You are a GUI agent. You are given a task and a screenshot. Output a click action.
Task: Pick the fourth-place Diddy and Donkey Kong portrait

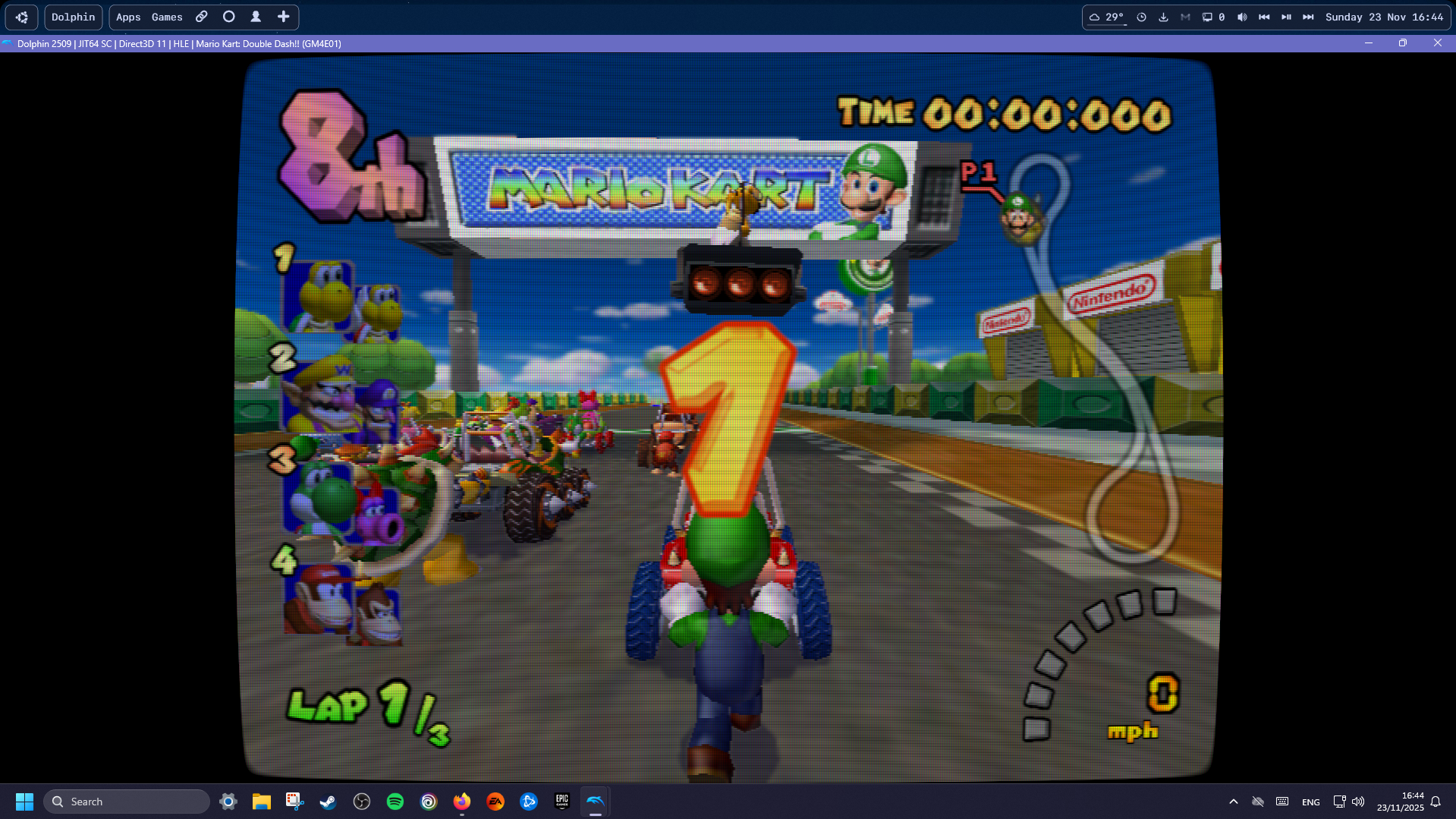click(341, 602)
